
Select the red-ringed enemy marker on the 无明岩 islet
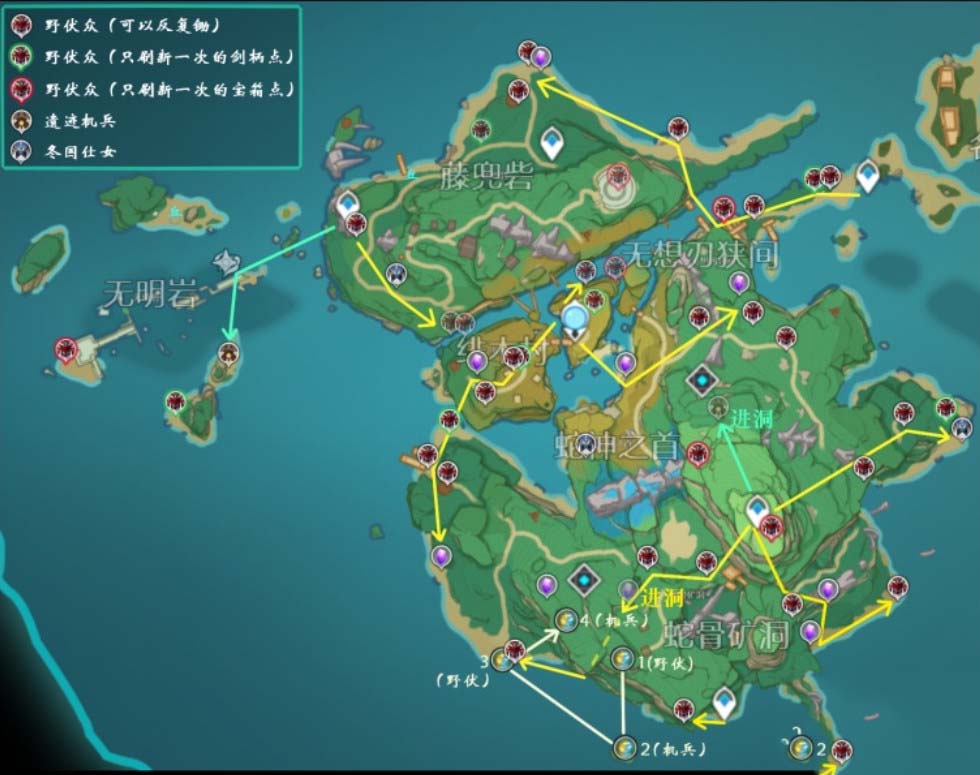pyautogui.click(x=67, y=350)
